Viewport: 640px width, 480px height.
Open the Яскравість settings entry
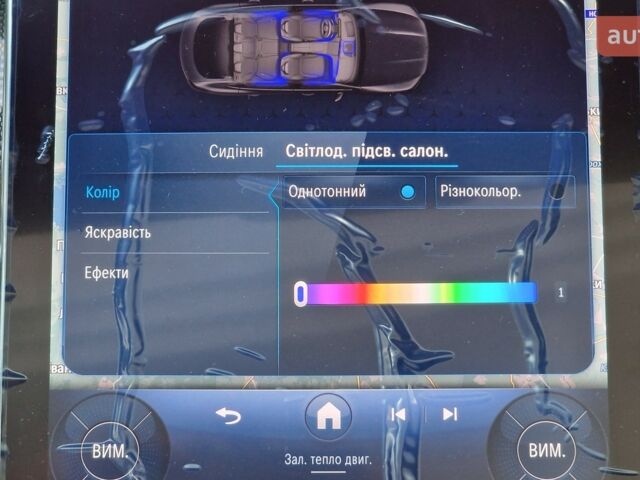118,232
